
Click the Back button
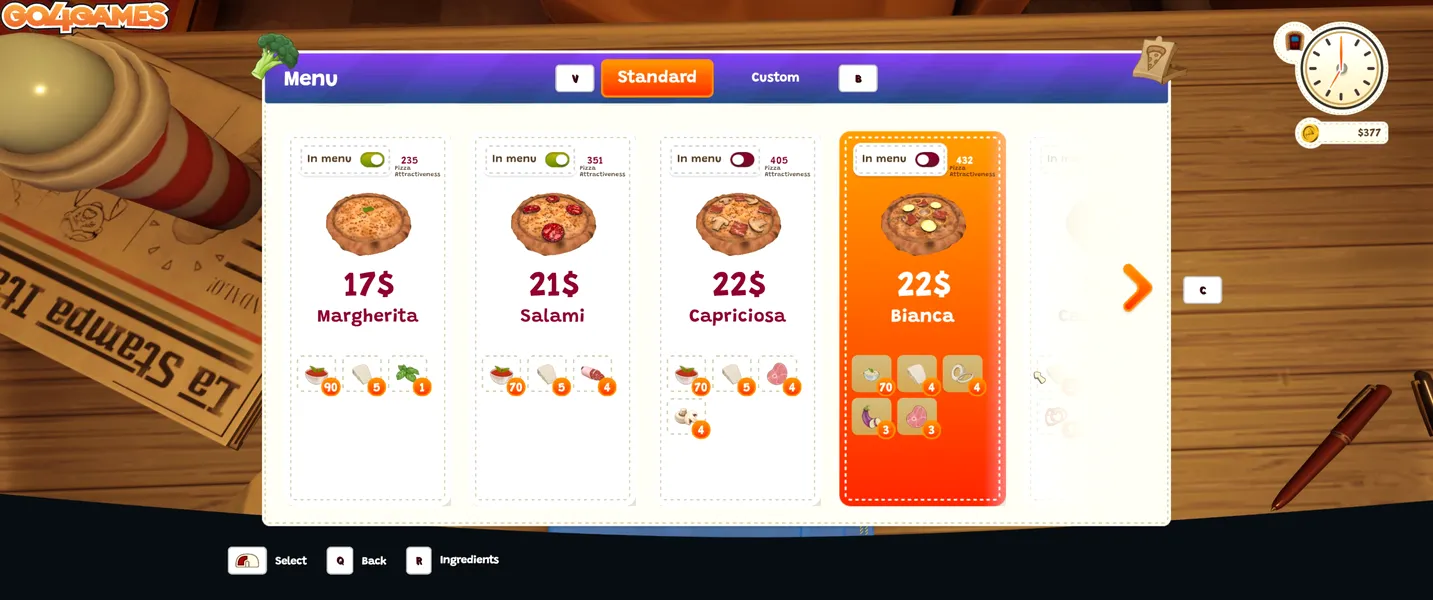(340, 560)
